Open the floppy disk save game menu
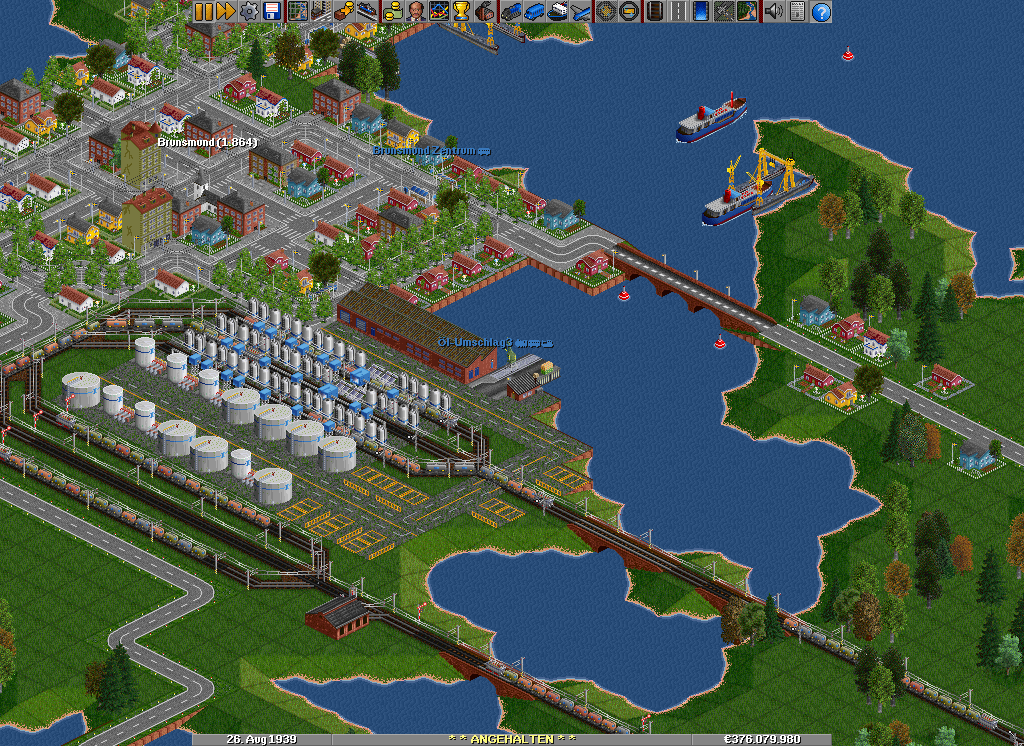The width and height of the screenshot is (1024, 746). point(270,12)
